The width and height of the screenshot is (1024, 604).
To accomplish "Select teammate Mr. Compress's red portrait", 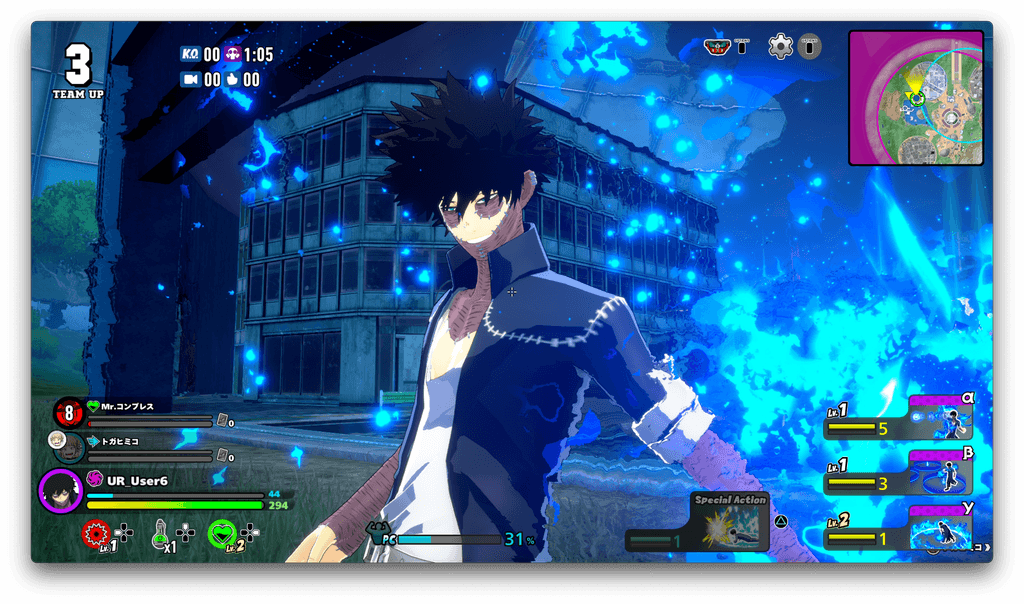I will [68, 411].
